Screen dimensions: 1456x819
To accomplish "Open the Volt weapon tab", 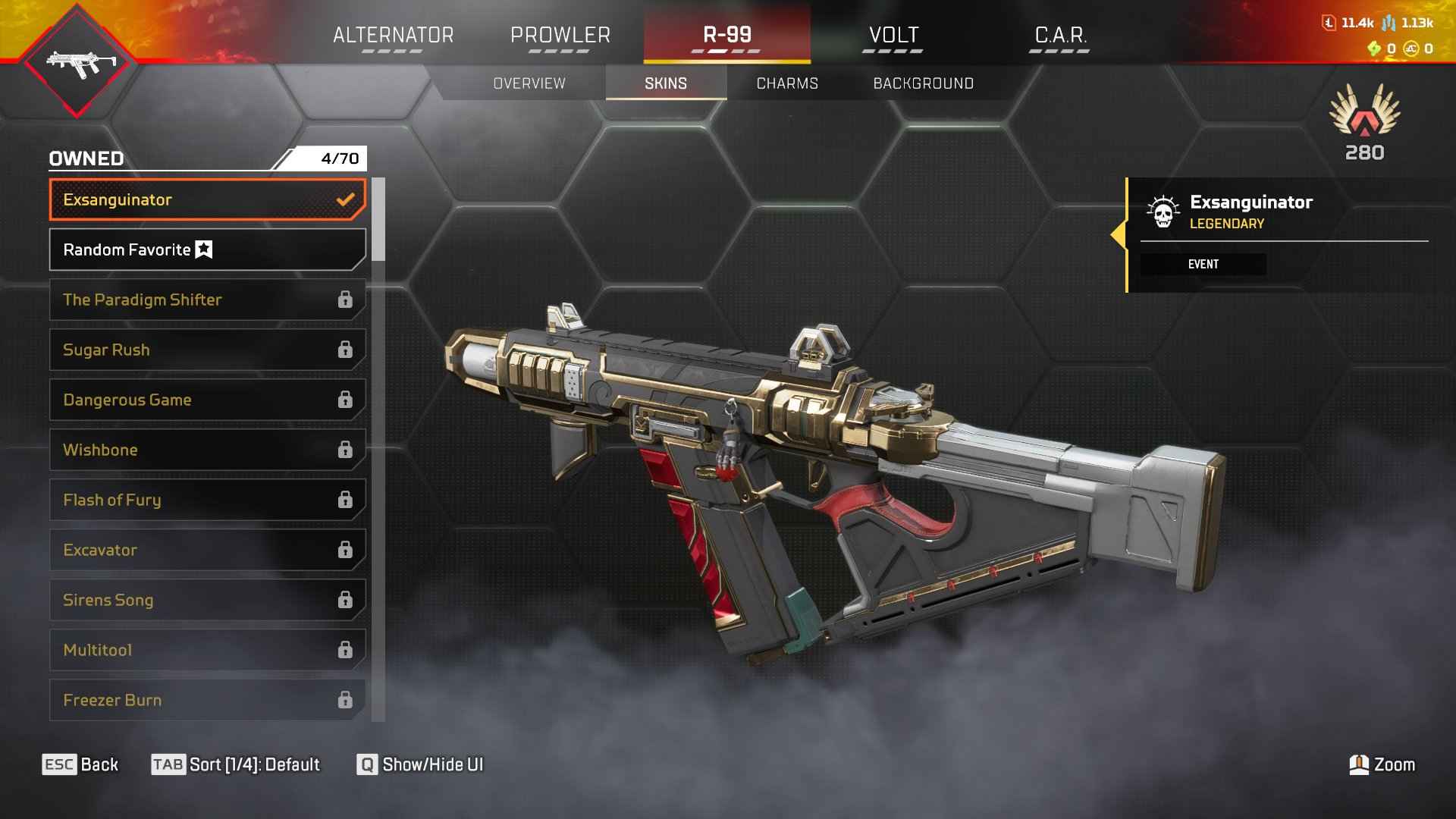I will coord(893,36).
